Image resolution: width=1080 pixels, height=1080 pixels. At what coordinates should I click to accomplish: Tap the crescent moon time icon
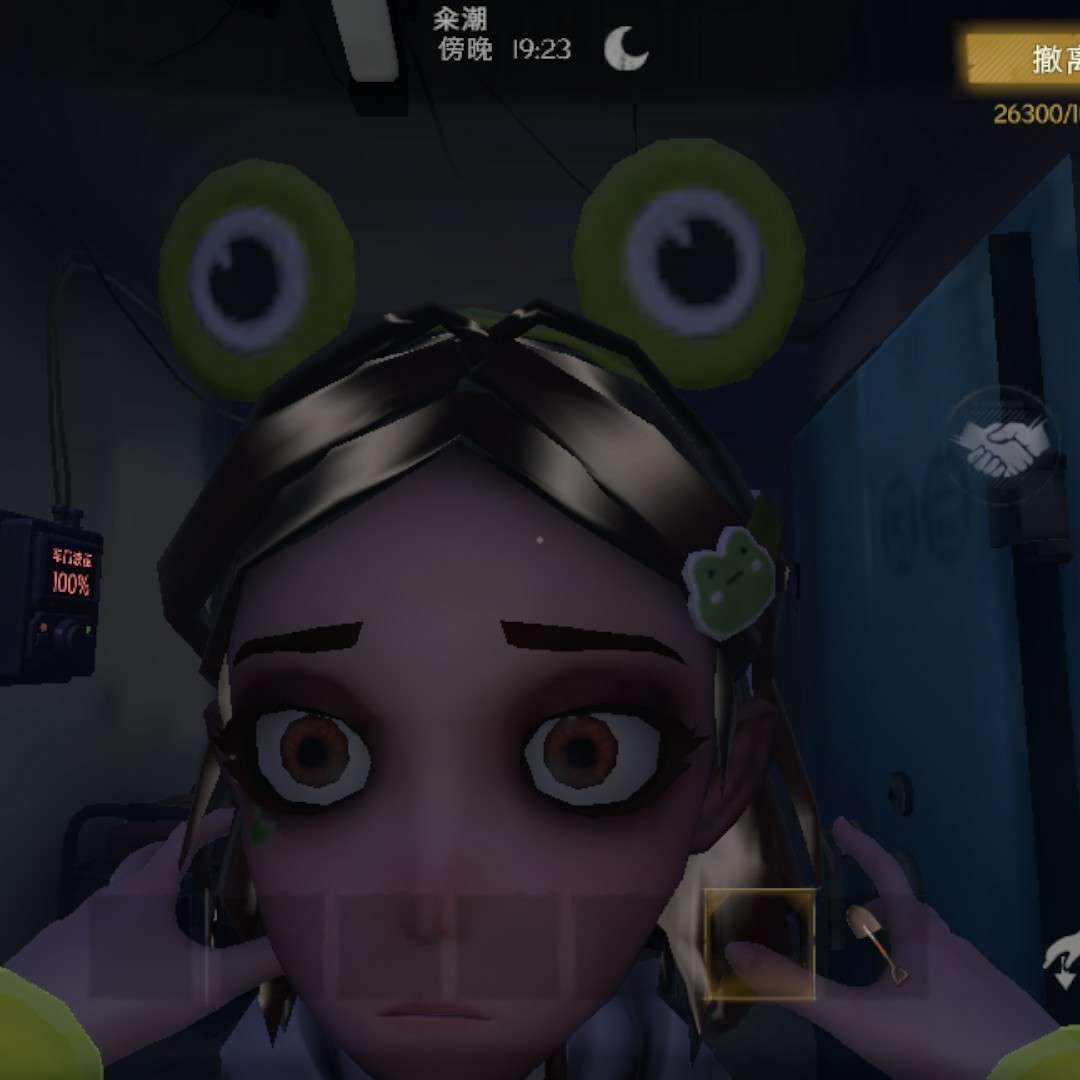[x=627, y=48]
